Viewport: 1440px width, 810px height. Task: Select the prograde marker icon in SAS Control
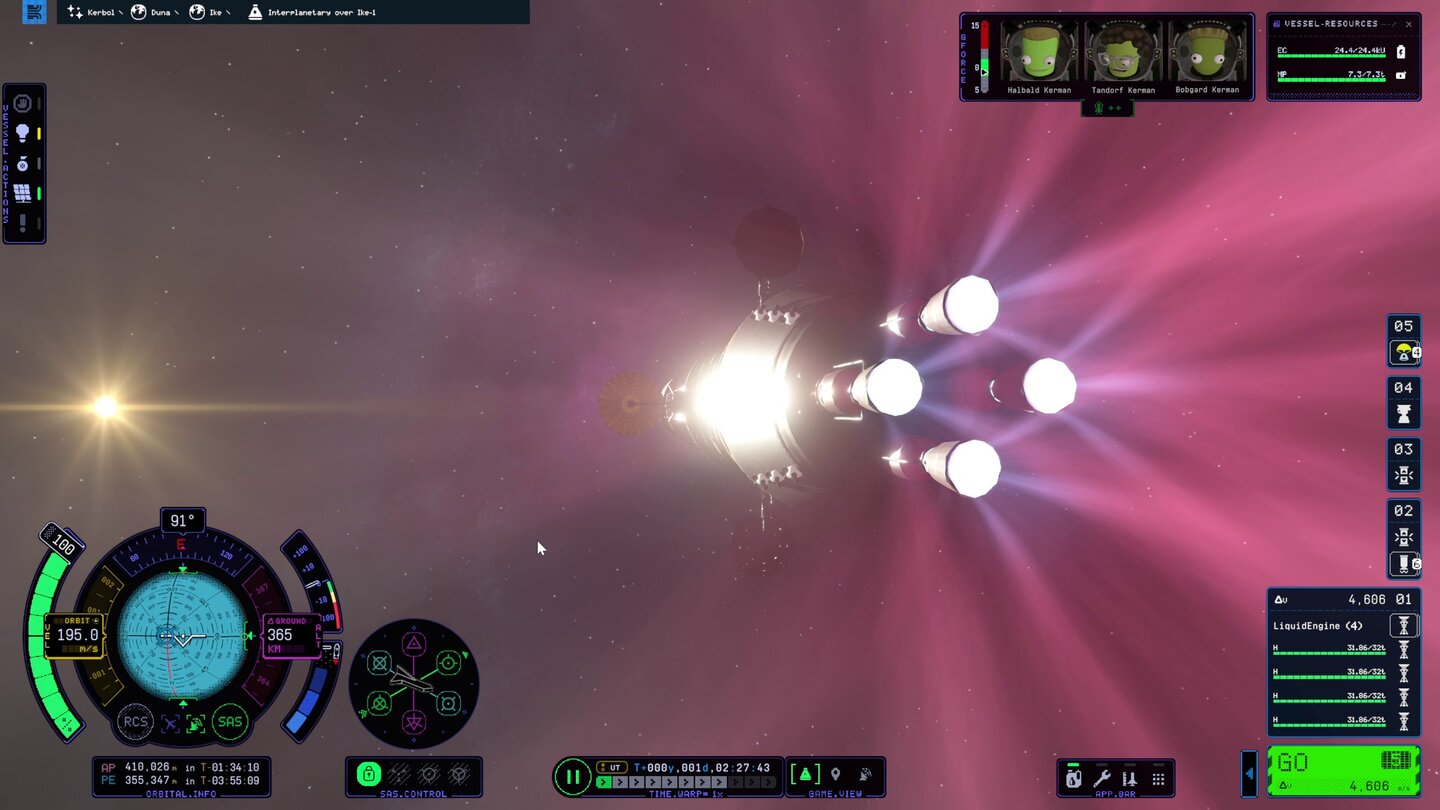click(x=447, y=662)
